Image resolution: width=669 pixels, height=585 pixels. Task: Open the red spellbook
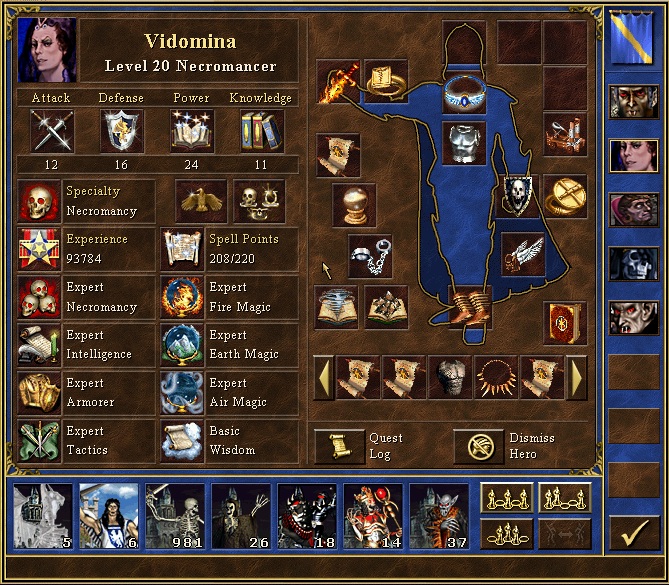coord(565,323)
